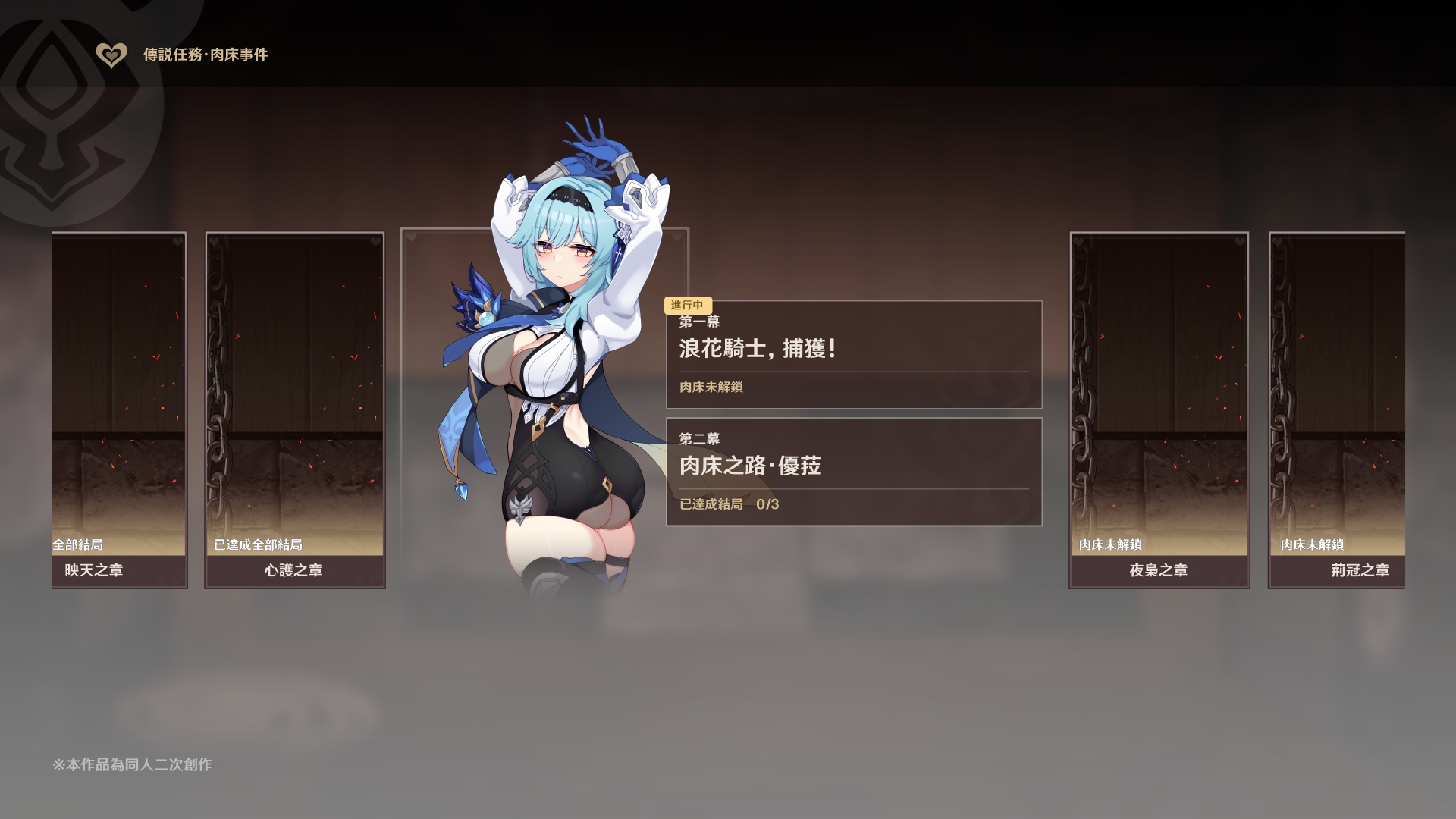Select the 心護之章 chapter card
The image size is (1456, 819).
tap(294, 409)
